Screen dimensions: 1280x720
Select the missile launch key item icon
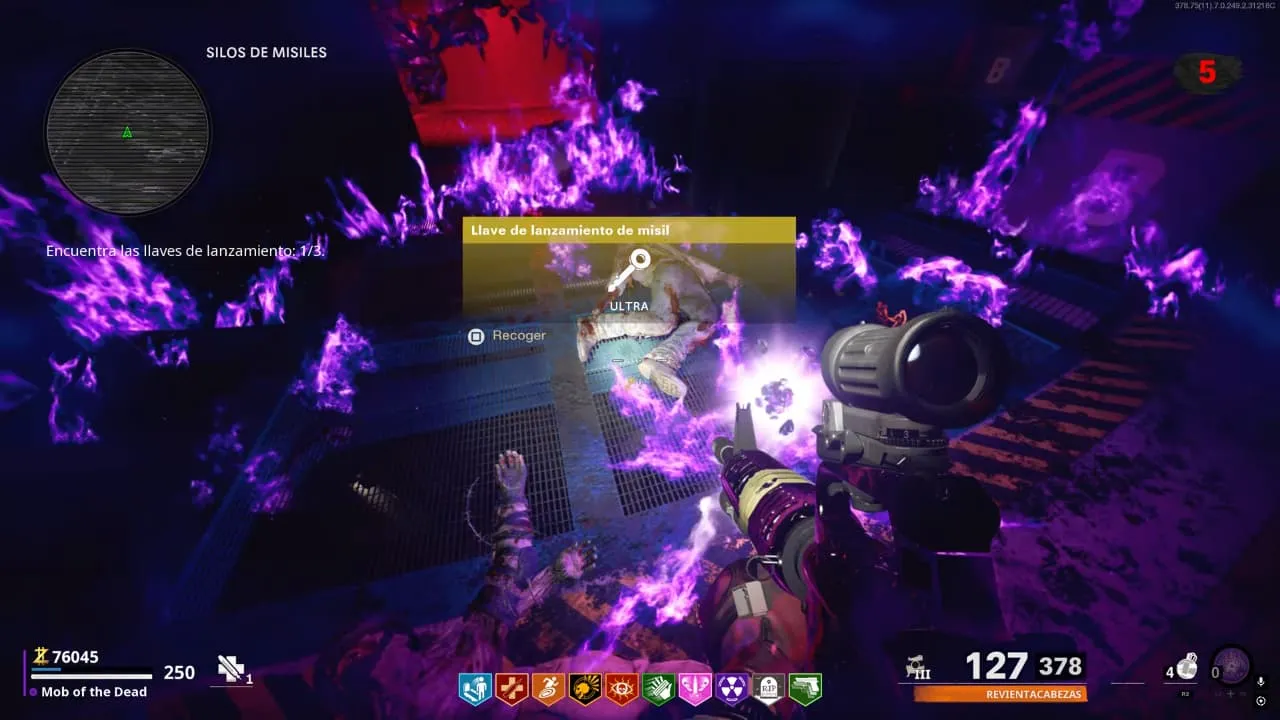coord(630,272)
